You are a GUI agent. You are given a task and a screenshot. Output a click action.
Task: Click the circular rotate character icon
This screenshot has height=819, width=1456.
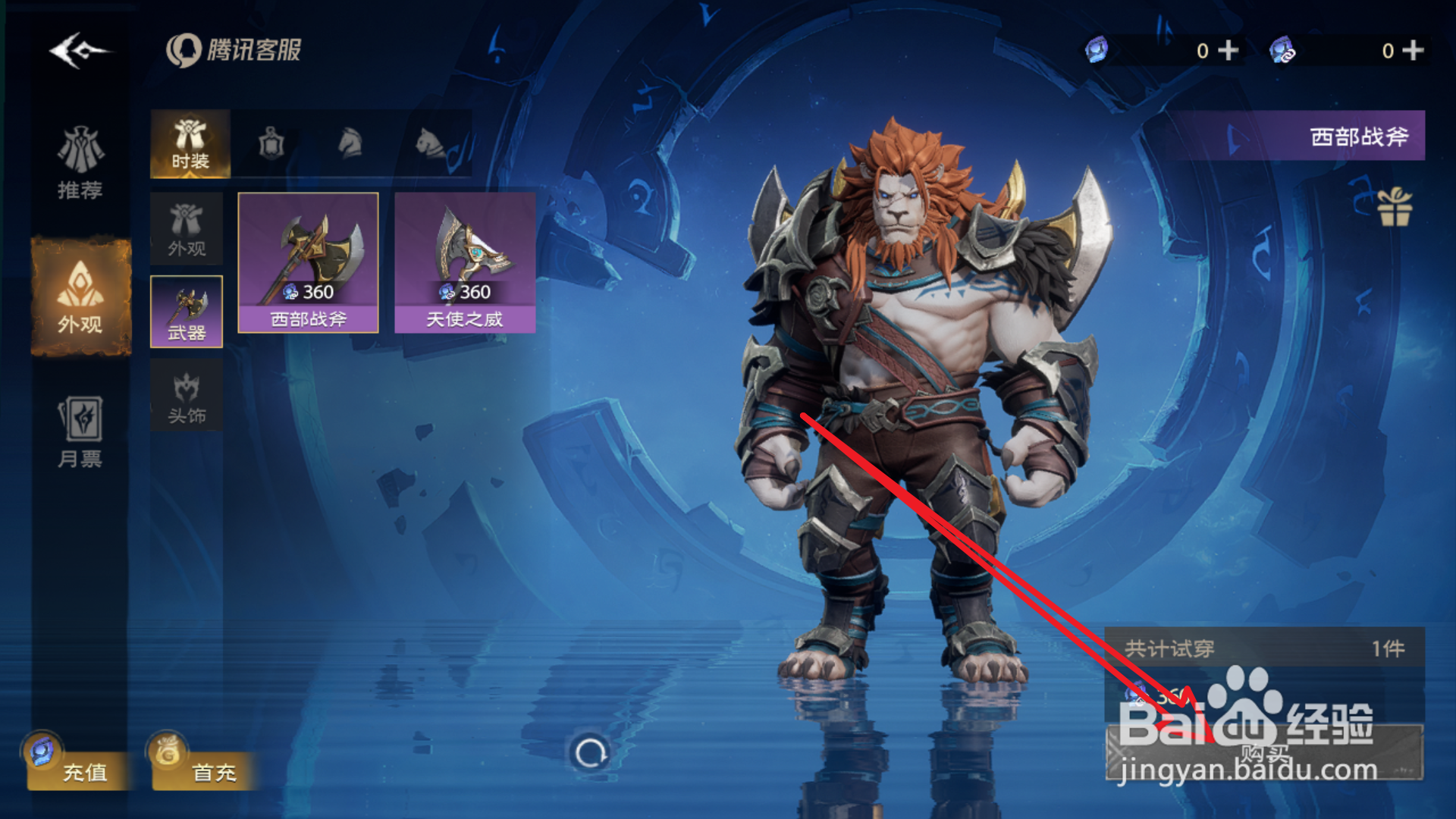coord(590,752)
